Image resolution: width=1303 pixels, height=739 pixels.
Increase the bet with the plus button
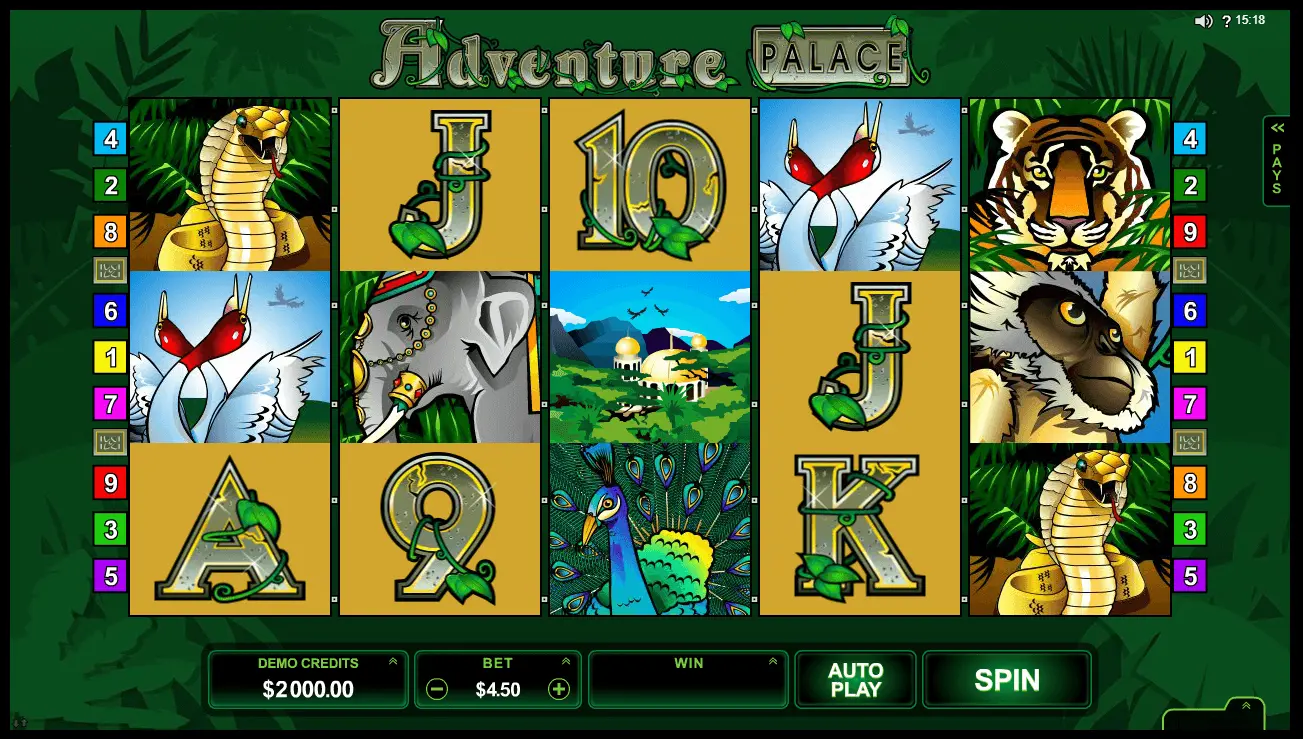(x=559, y=689)
